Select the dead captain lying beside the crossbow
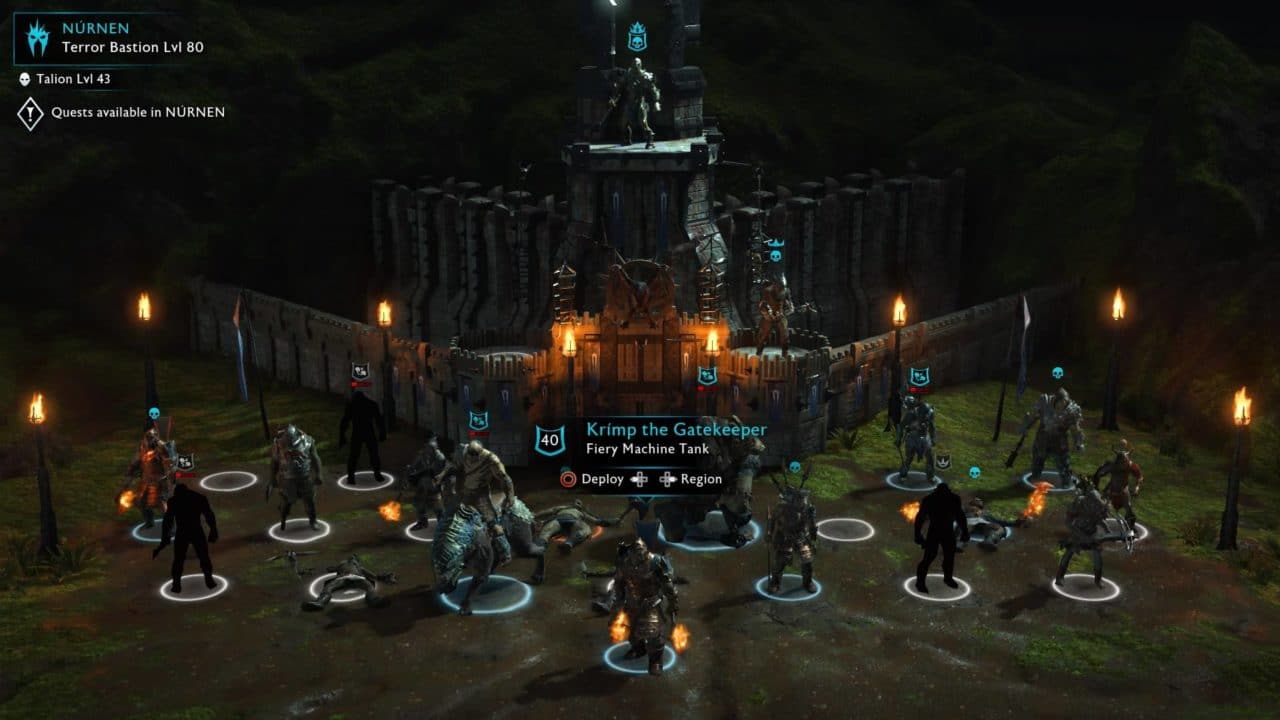Screen dimensions: 1280x720 tap(345, 578)
